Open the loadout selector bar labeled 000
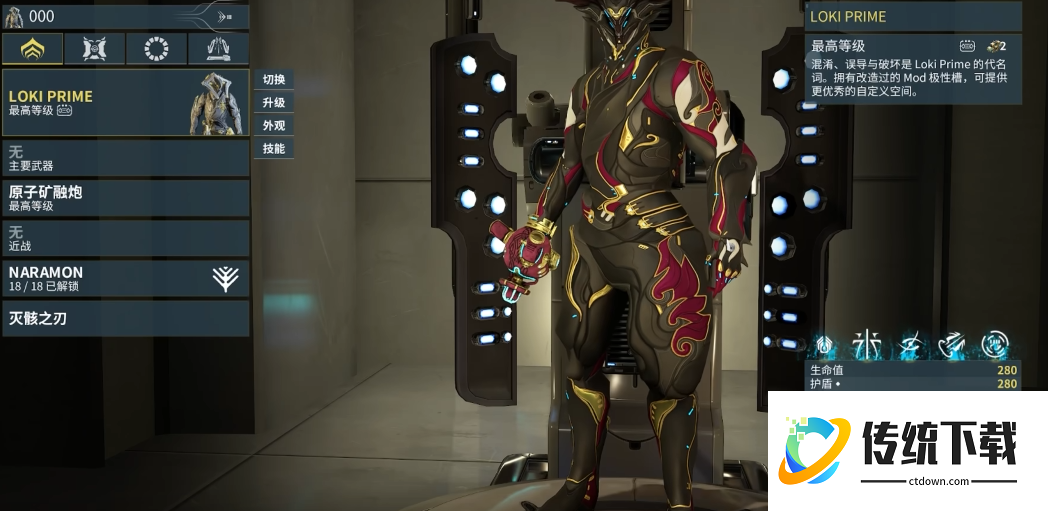 coord(125,16)
